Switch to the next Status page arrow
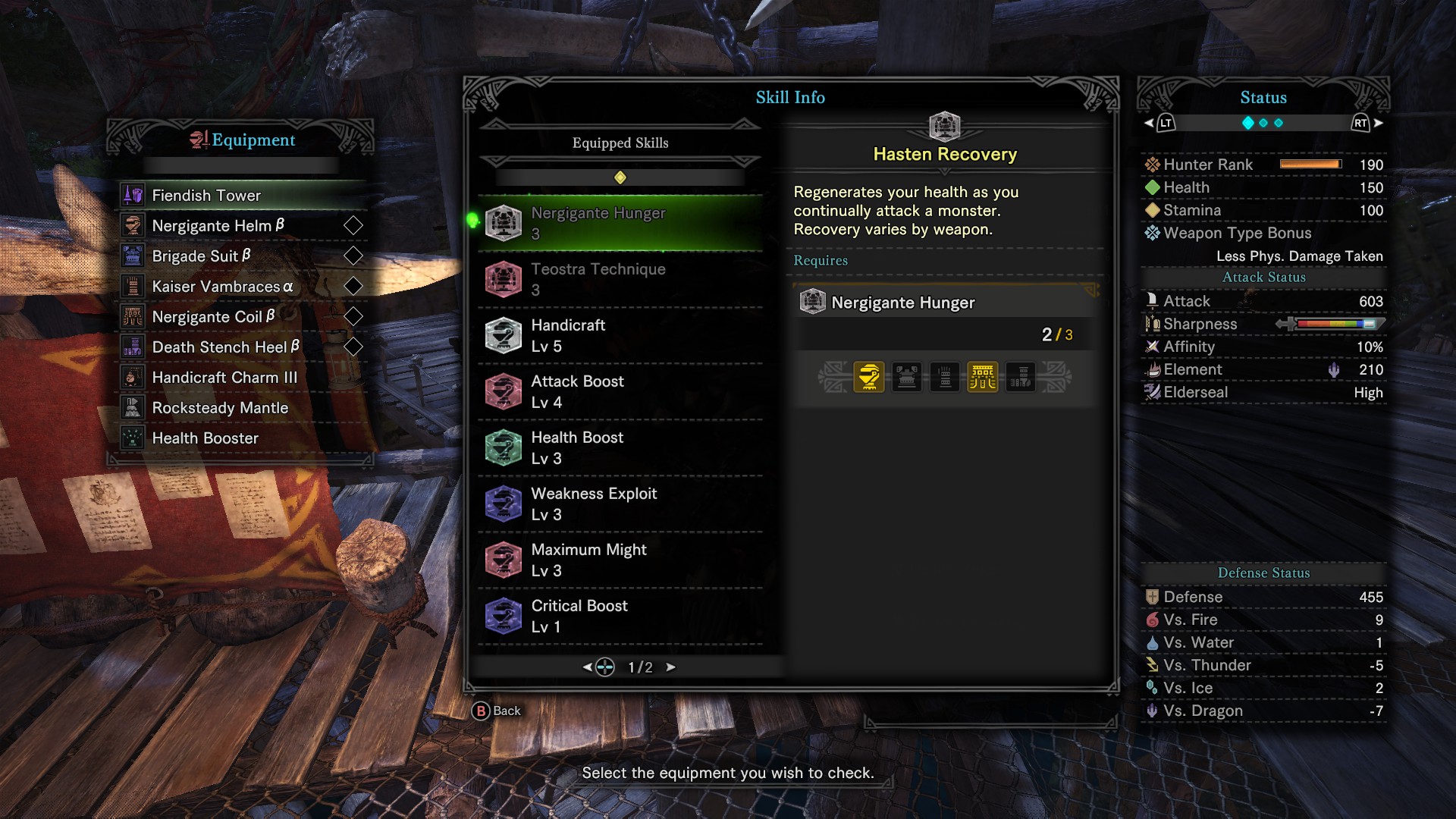Viewport: 1456px width, 819px height. 1378,123
